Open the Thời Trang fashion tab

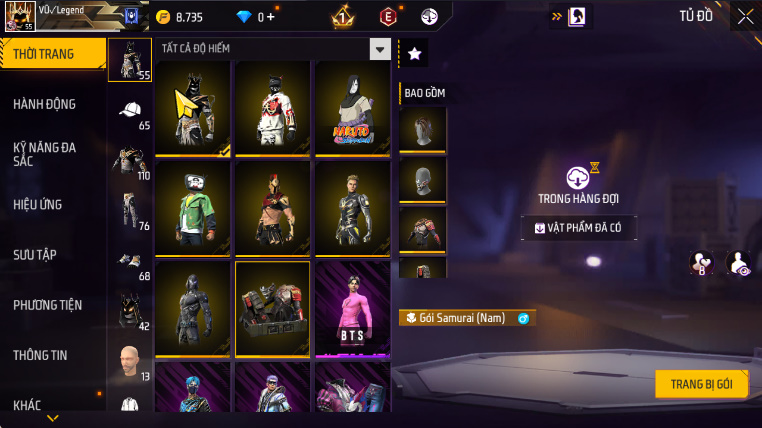(52, 54)
